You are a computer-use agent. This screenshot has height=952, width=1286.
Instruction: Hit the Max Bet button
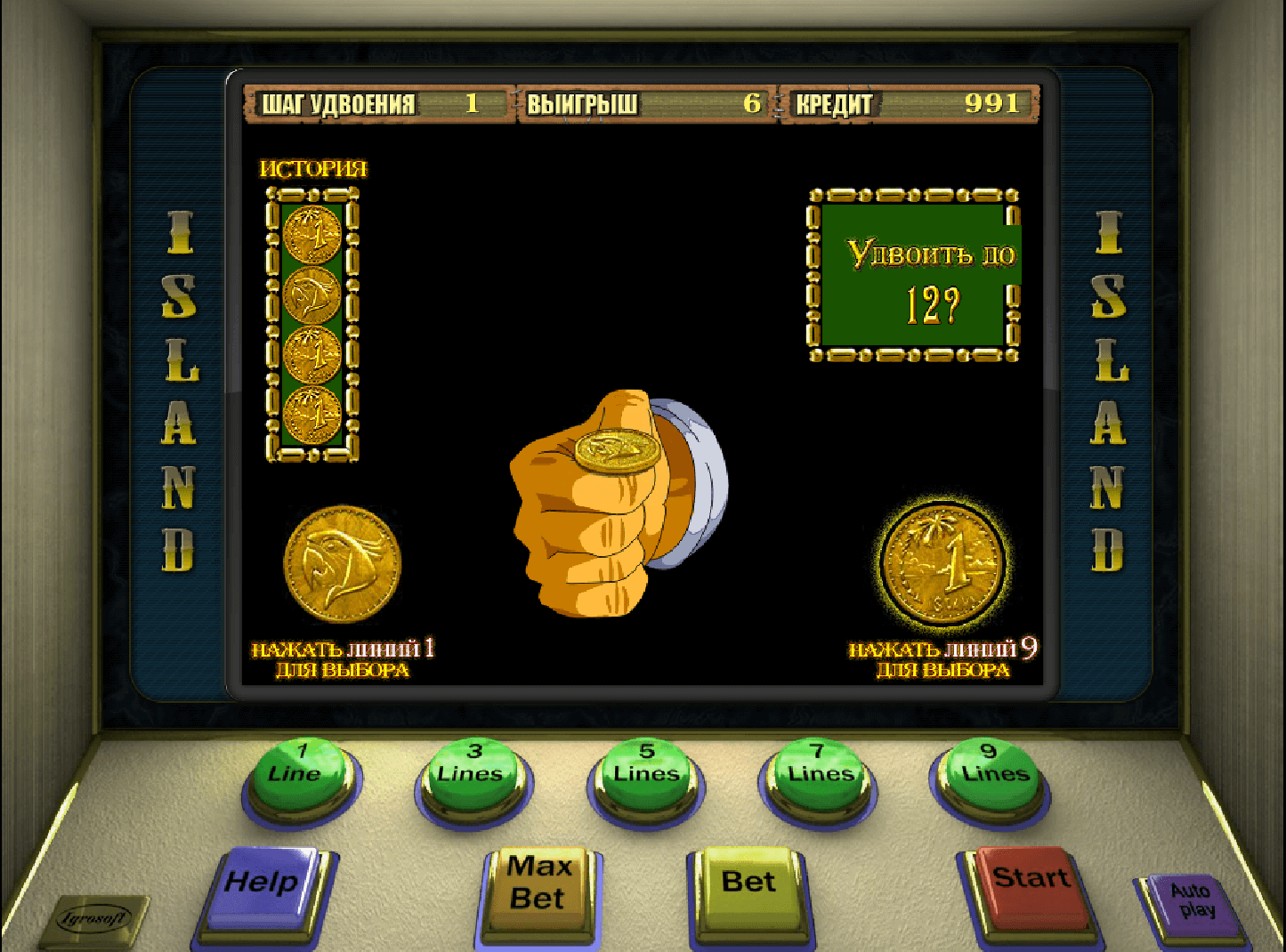[538, 886]
